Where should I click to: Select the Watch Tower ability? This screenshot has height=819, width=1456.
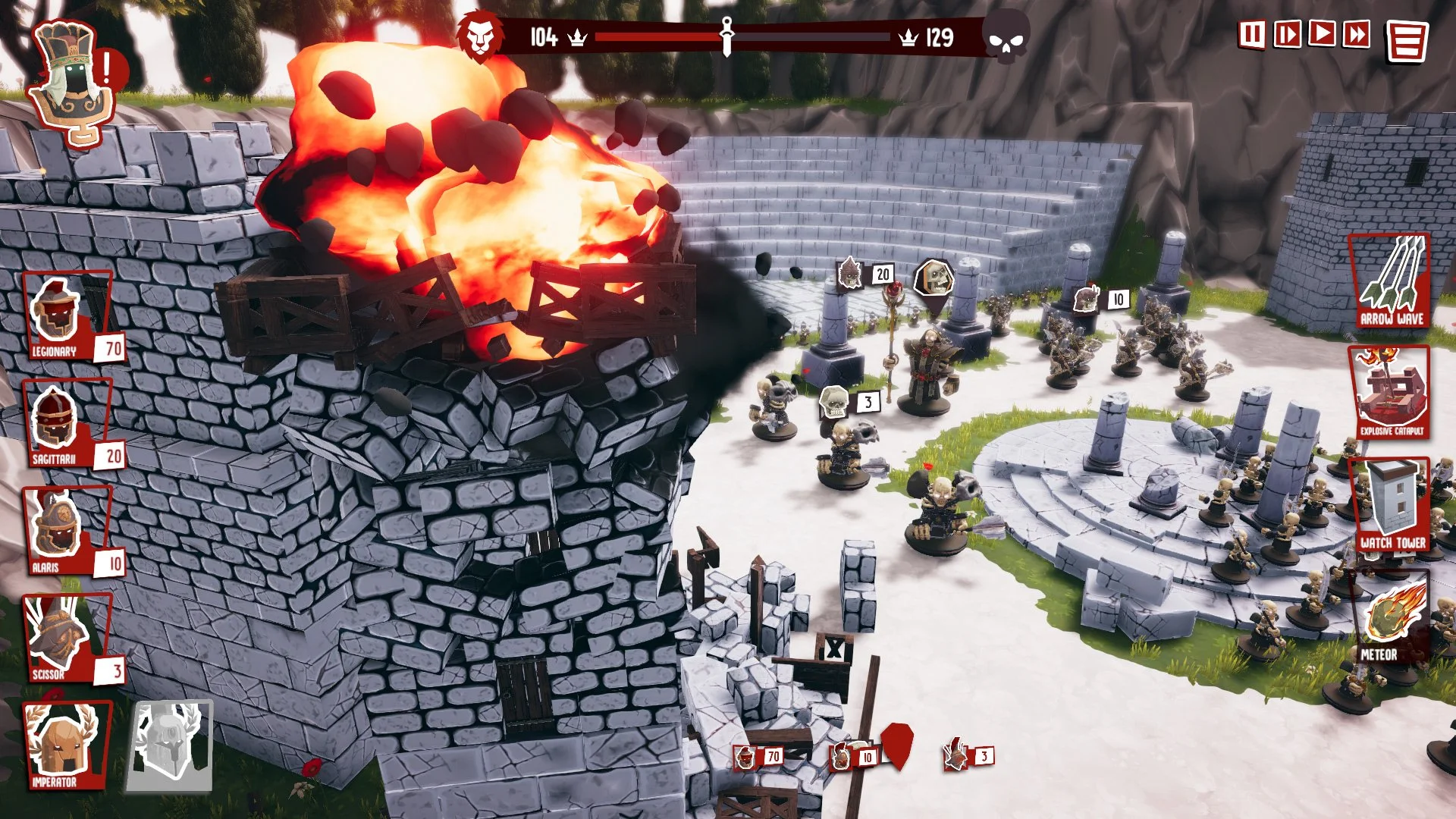tap(1392, 506)
